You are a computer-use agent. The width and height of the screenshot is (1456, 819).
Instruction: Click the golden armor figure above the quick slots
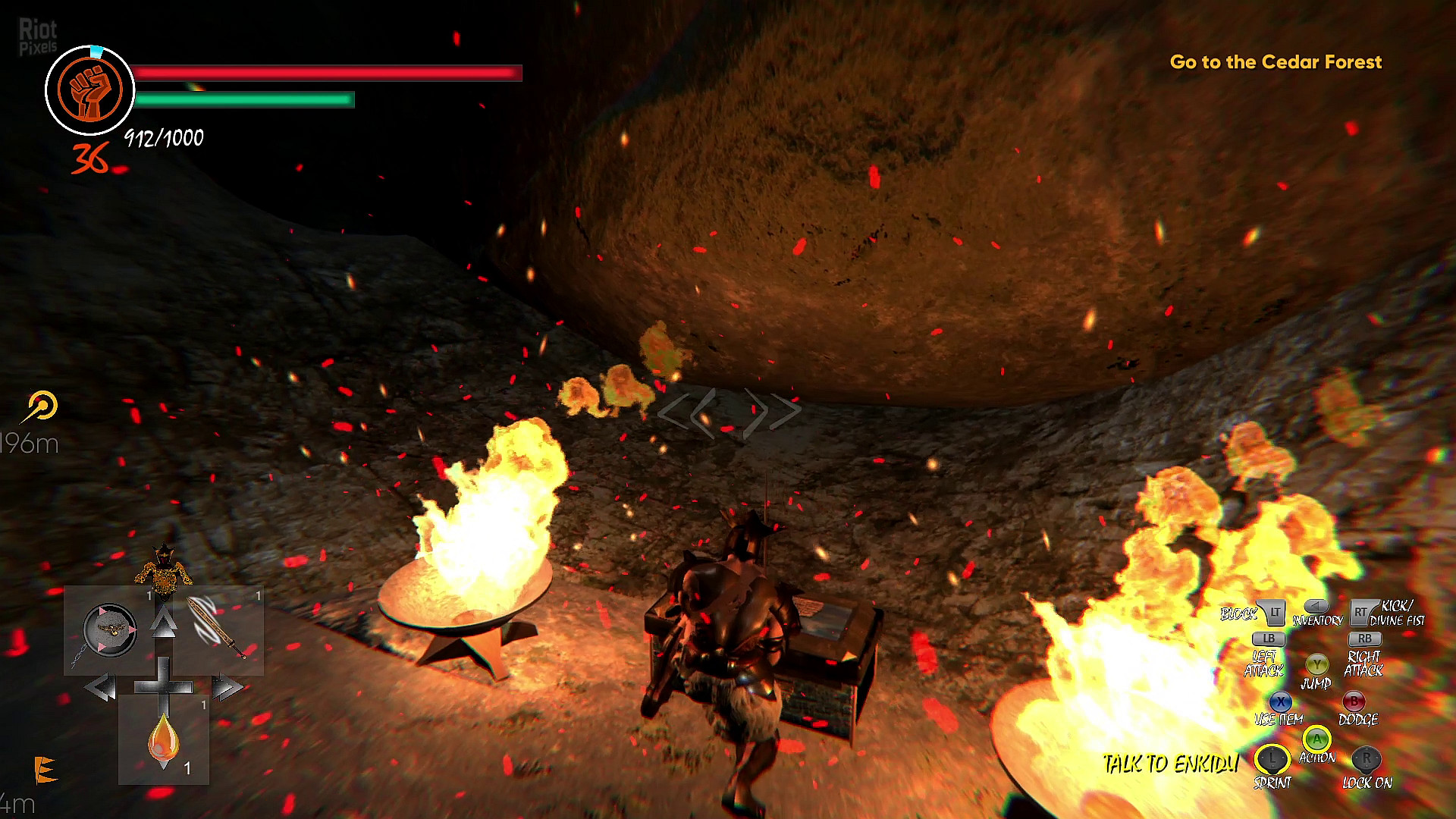[163, 568]
